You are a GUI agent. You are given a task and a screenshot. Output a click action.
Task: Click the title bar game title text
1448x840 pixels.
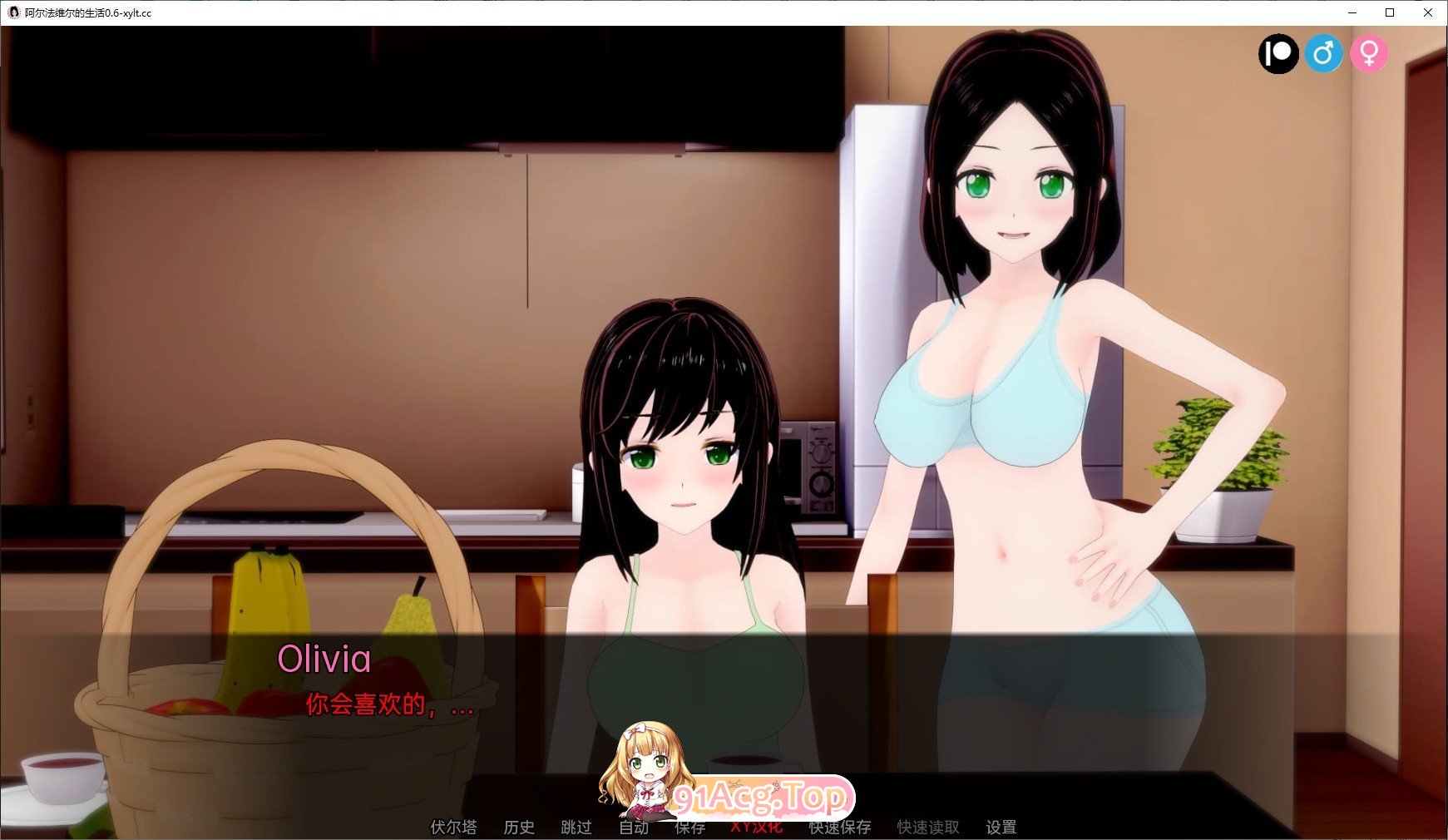click(x=87, y=12)
